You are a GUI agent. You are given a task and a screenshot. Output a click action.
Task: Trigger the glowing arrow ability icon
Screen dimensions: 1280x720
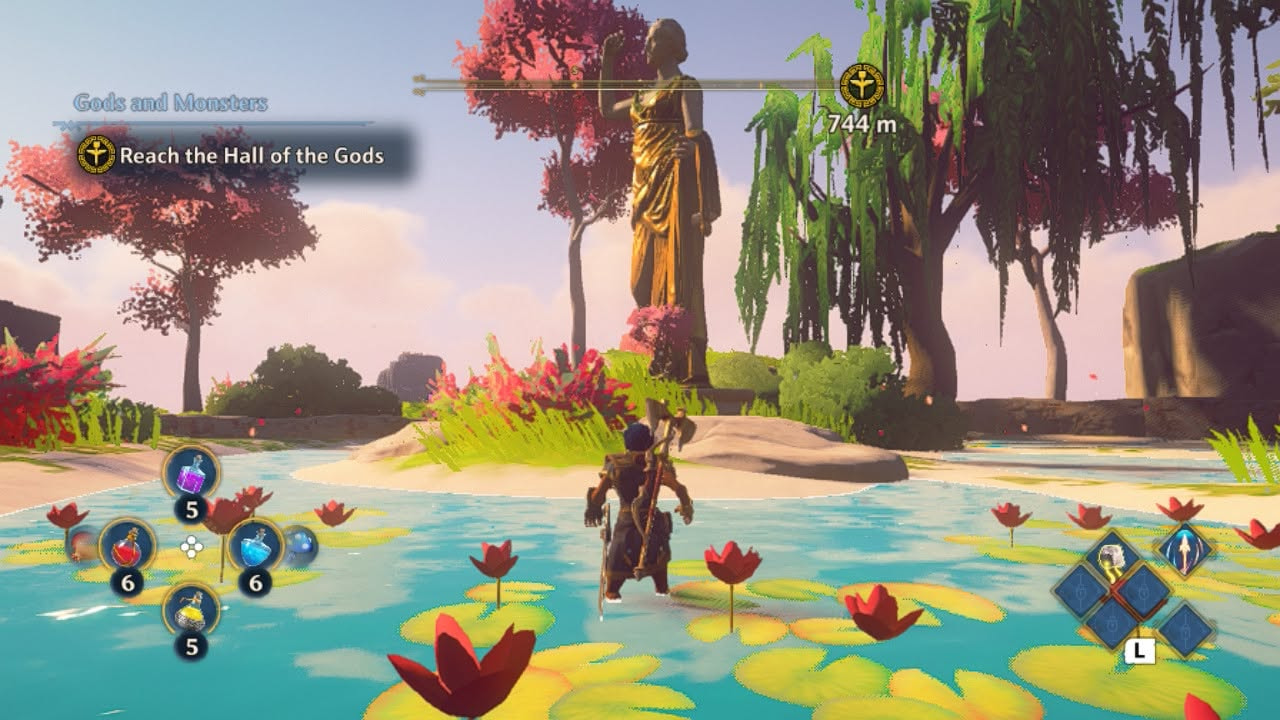point(1185,552)
